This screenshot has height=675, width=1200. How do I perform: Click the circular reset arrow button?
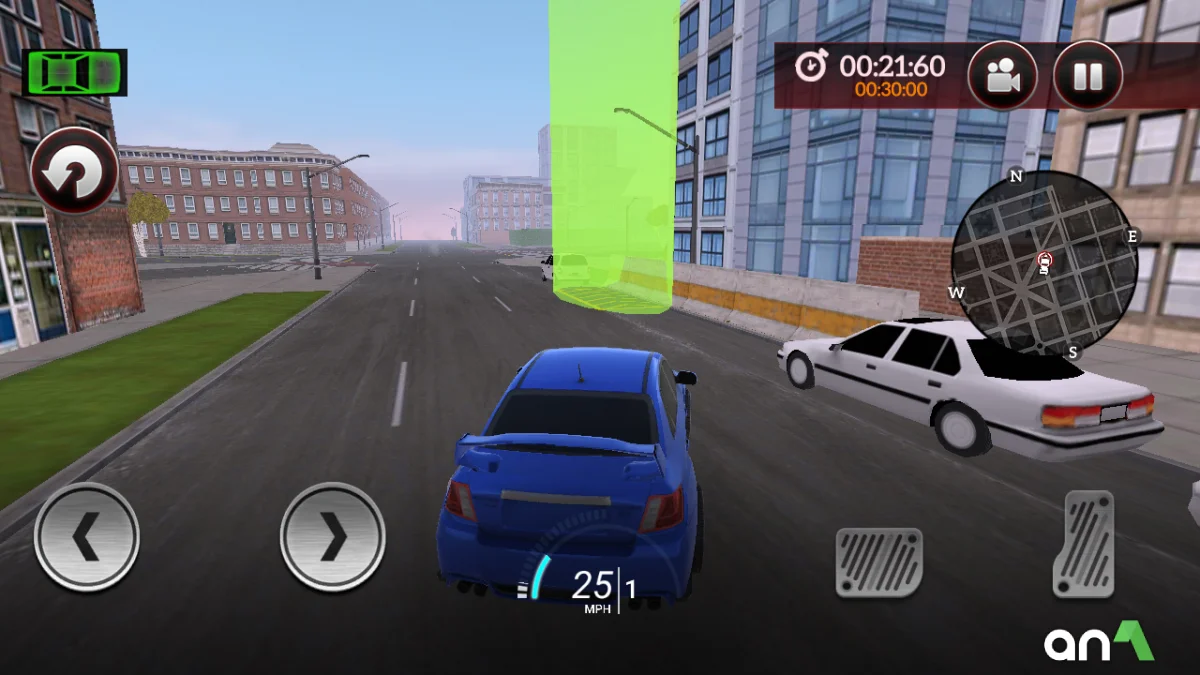tap(74, 170)
